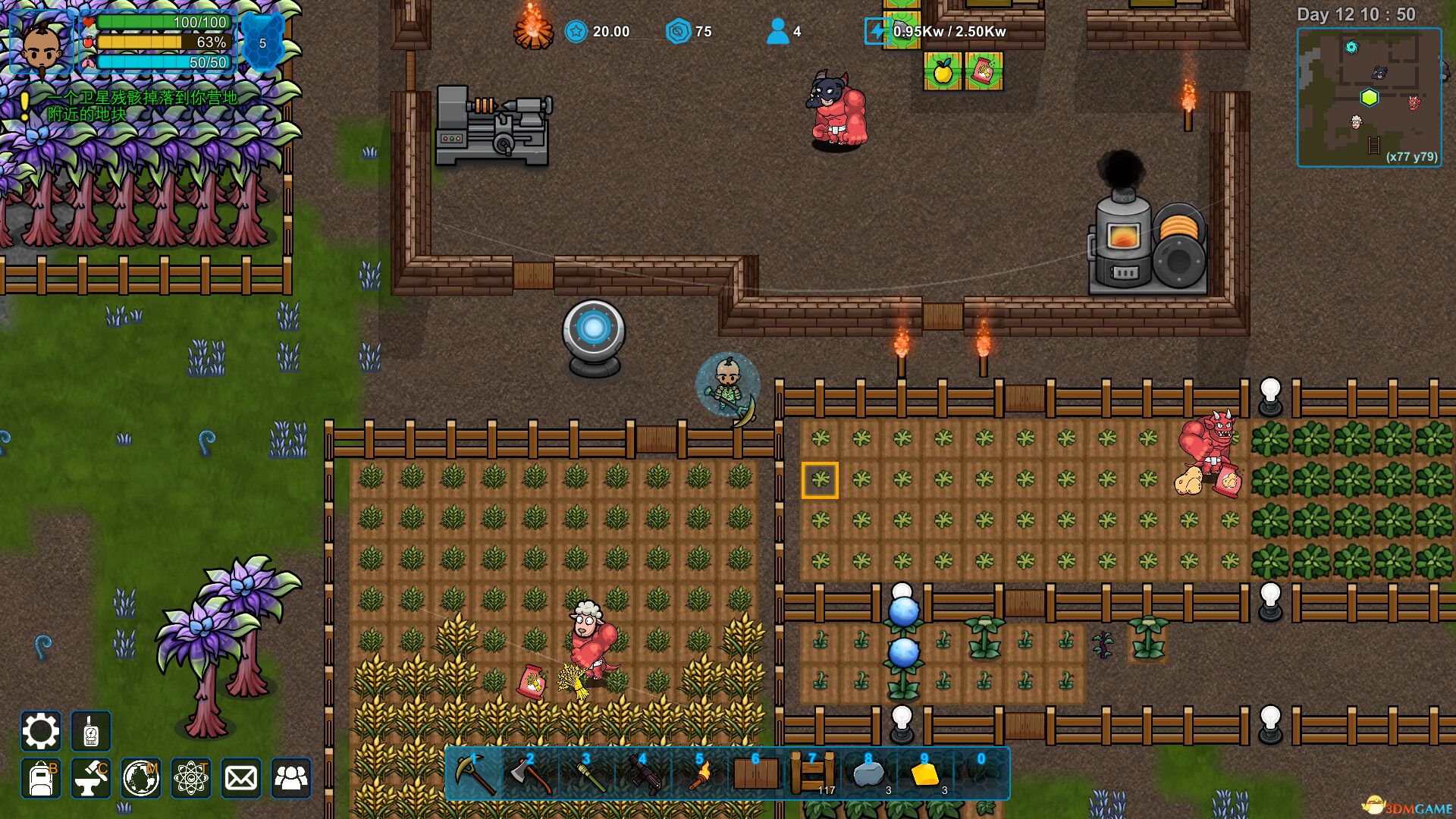This screenshot has height=819, width=1456.
Task: Open the settings gear menu
Action: pos(39,732)
